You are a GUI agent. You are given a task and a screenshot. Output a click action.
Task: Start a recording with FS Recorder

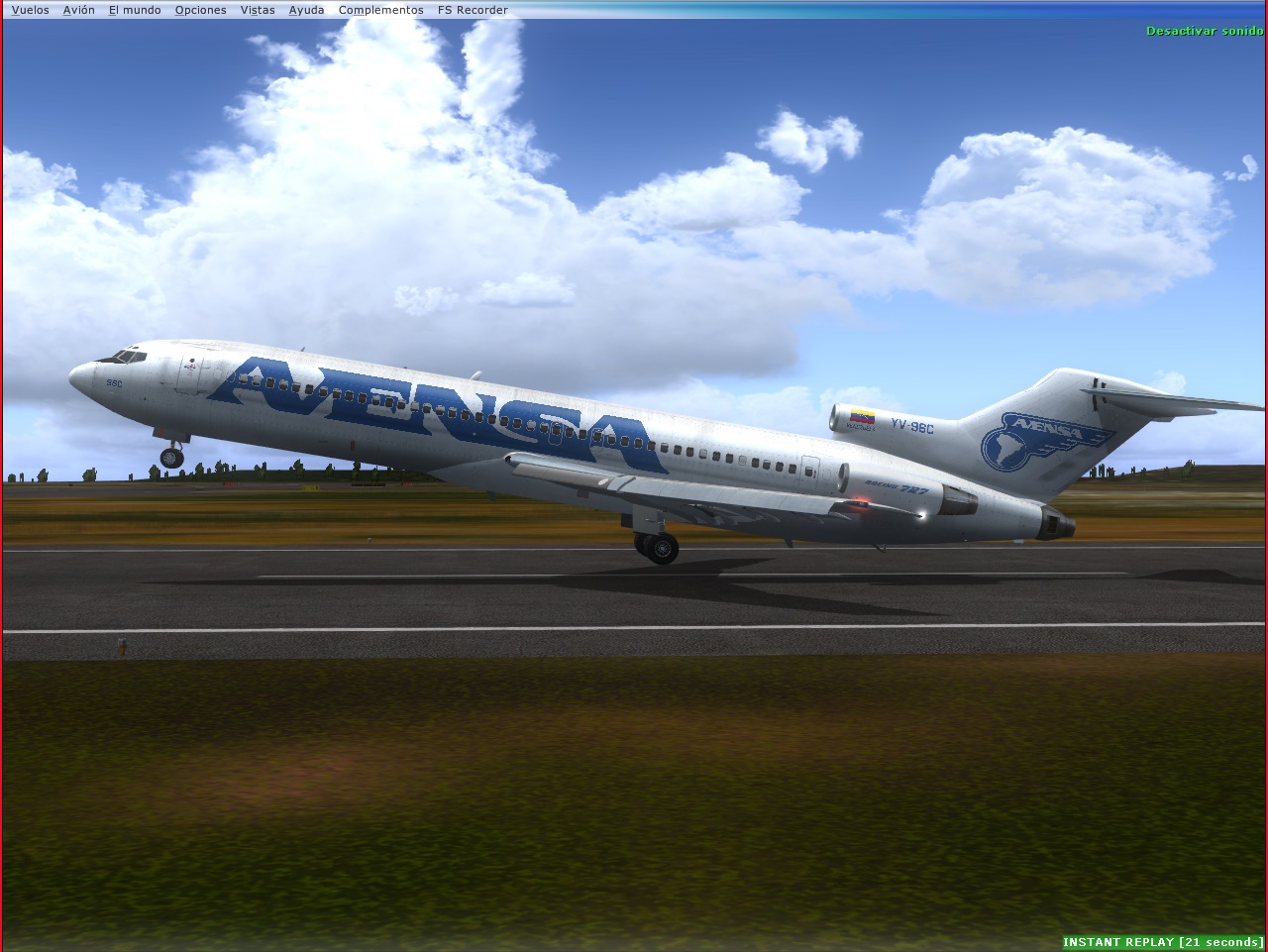click(x=471, y=9)
